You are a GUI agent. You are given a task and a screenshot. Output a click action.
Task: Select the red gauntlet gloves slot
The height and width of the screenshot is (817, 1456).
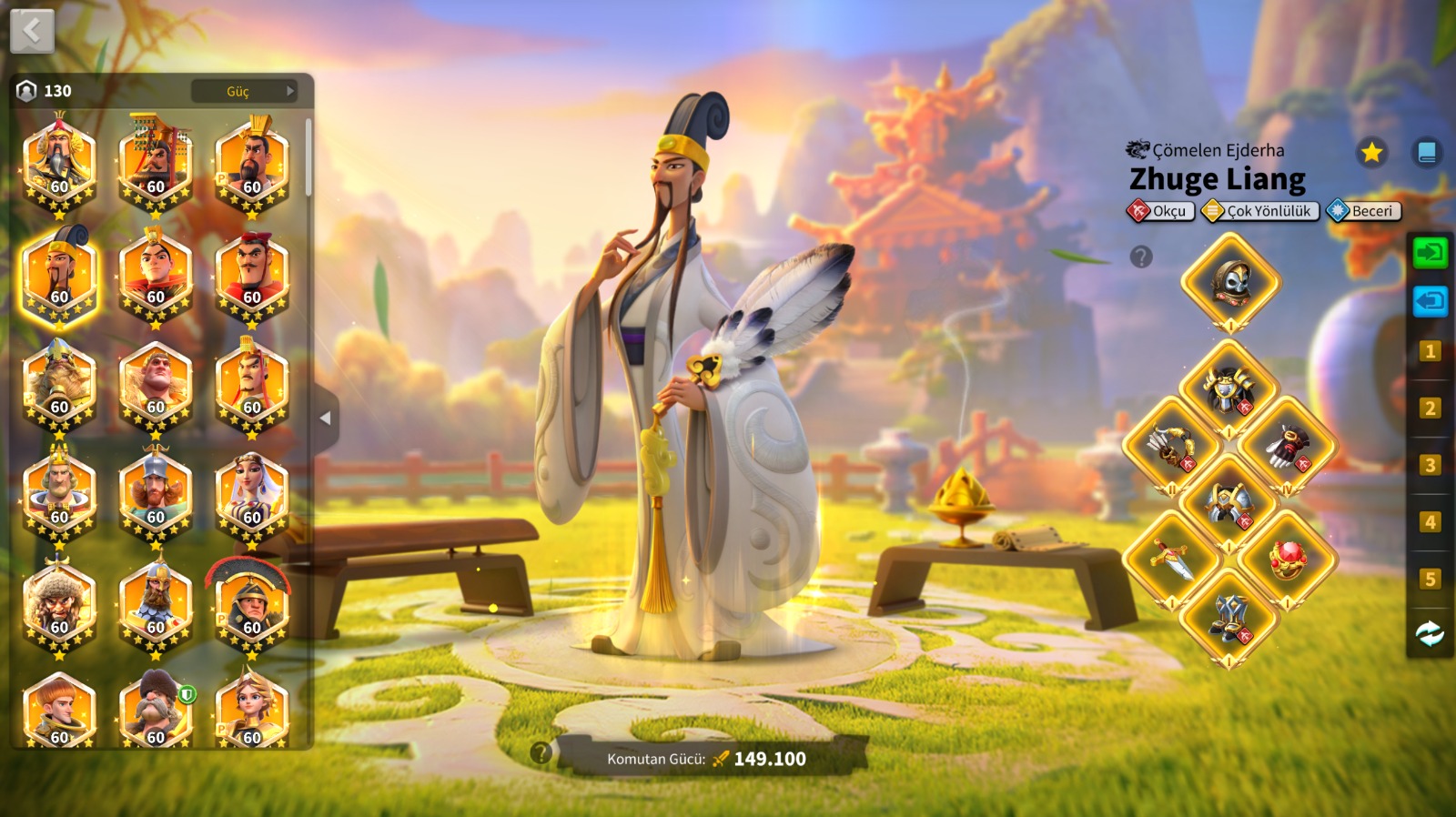click(1288, 446)
